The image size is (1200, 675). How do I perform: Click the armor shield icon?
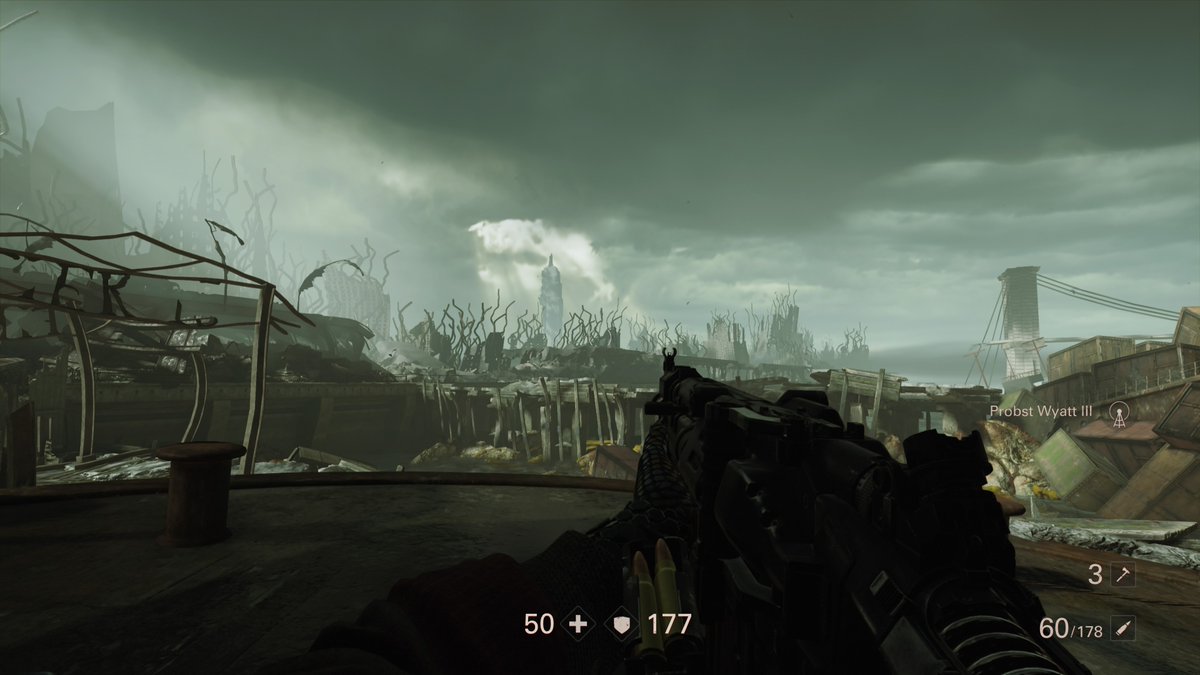(x=622, y=625)
